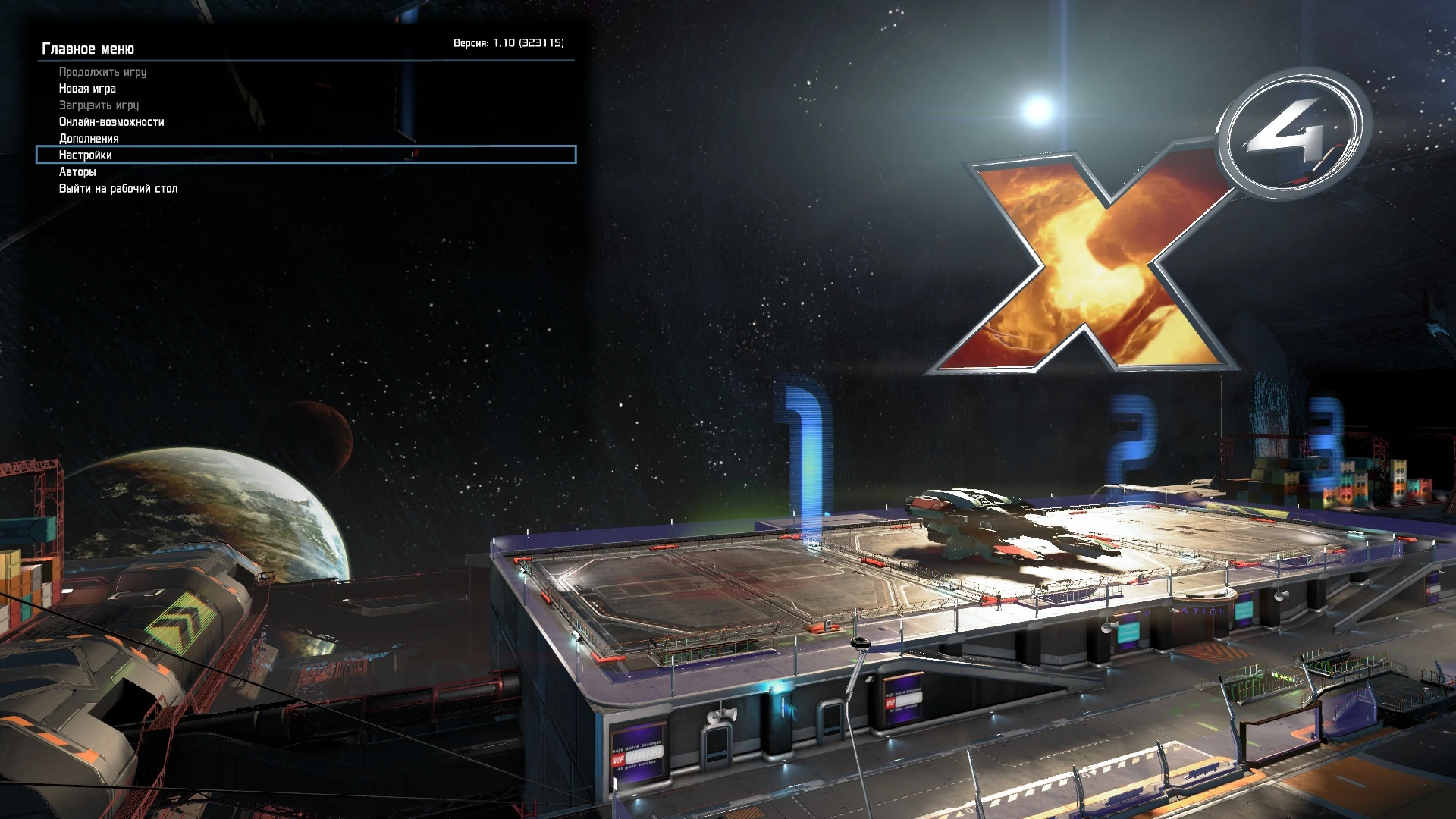1456x819 pixels.
Task: Open Авторы credits screen
Action: (x=77, y=171)
